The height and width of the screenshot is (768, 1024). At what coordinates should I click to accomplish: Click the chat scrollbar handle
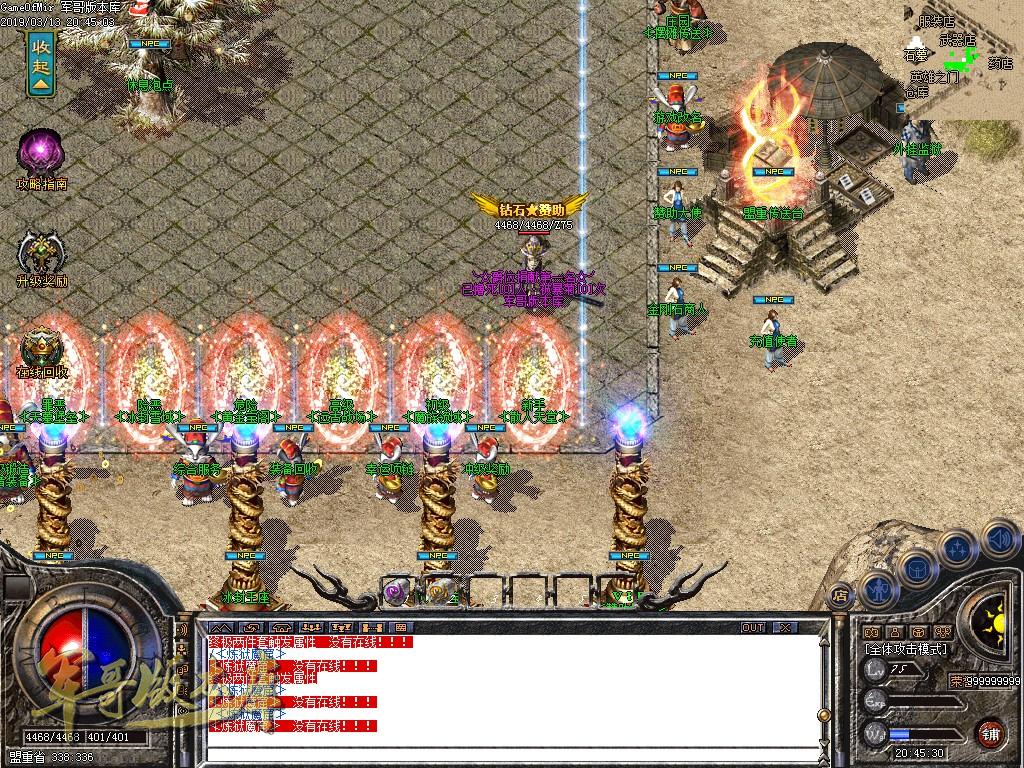(824, 716)
